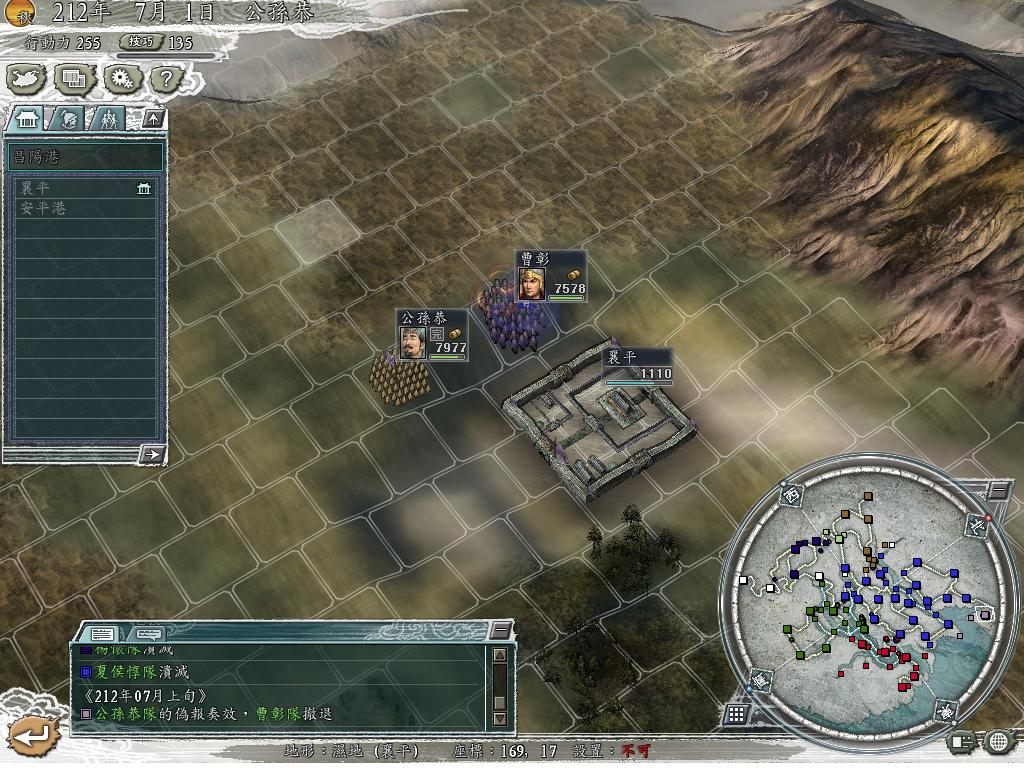This screenshot has width=1024, height=768.
Task: Click the globe icon at screen corner
Action: coord(997,742)
